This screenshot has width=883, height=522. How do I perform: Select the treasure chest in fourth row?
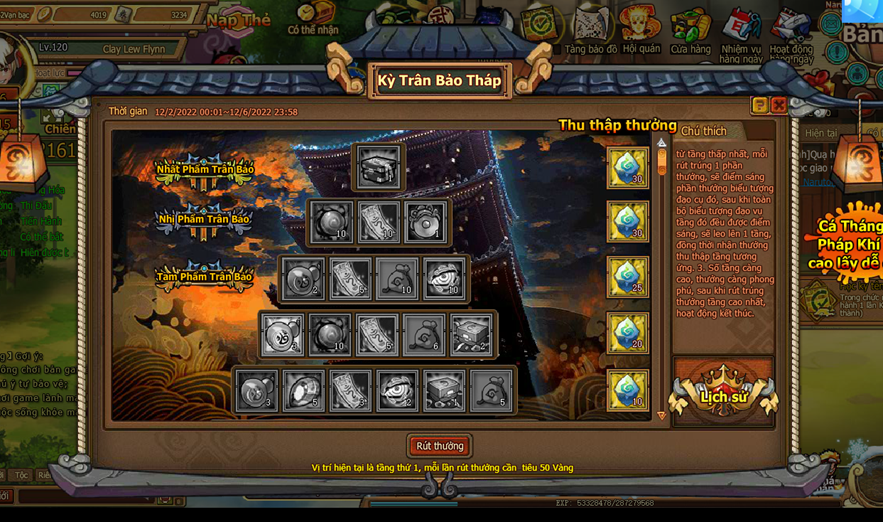[471, 335]
